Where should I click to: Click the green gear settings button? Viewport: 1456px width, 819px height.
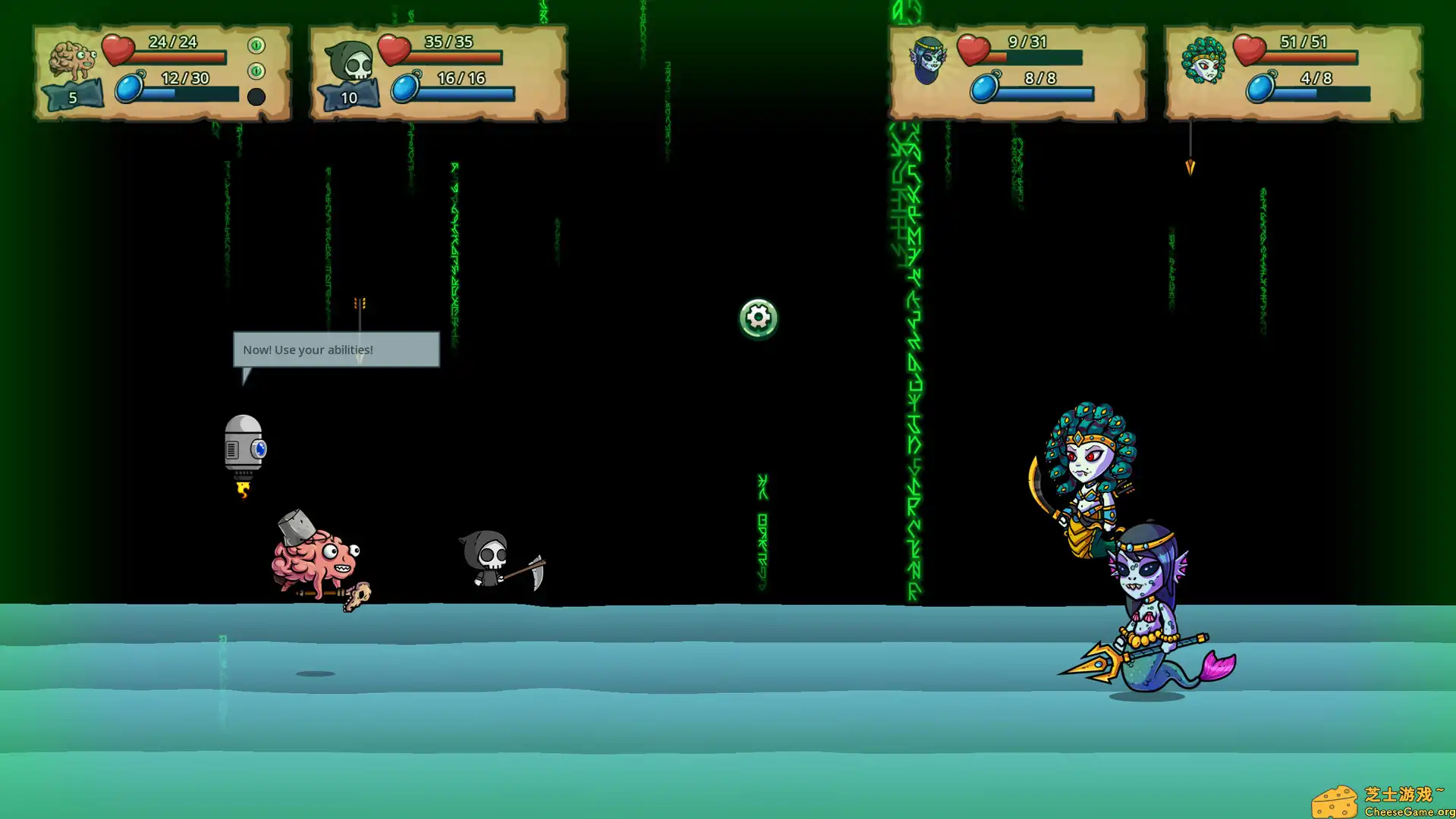tap(758, 318)
